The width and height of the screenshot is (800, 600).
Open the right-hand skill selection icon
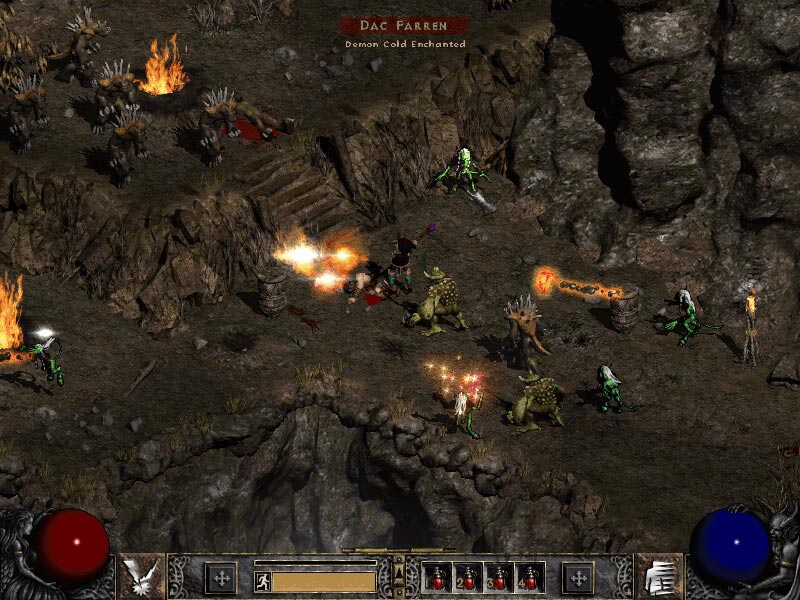[659, 576]
